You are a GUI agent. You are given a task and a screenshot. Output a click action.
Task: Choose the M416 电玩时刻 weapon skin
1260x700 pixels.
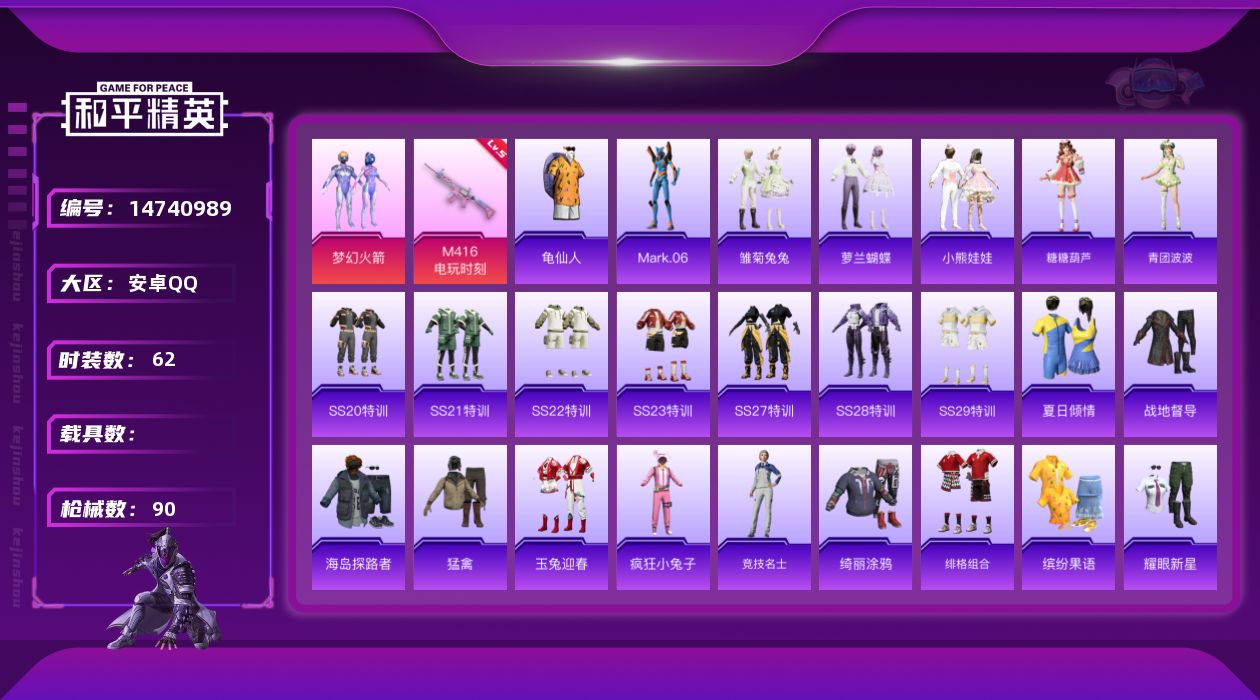(x=460, y=211)
